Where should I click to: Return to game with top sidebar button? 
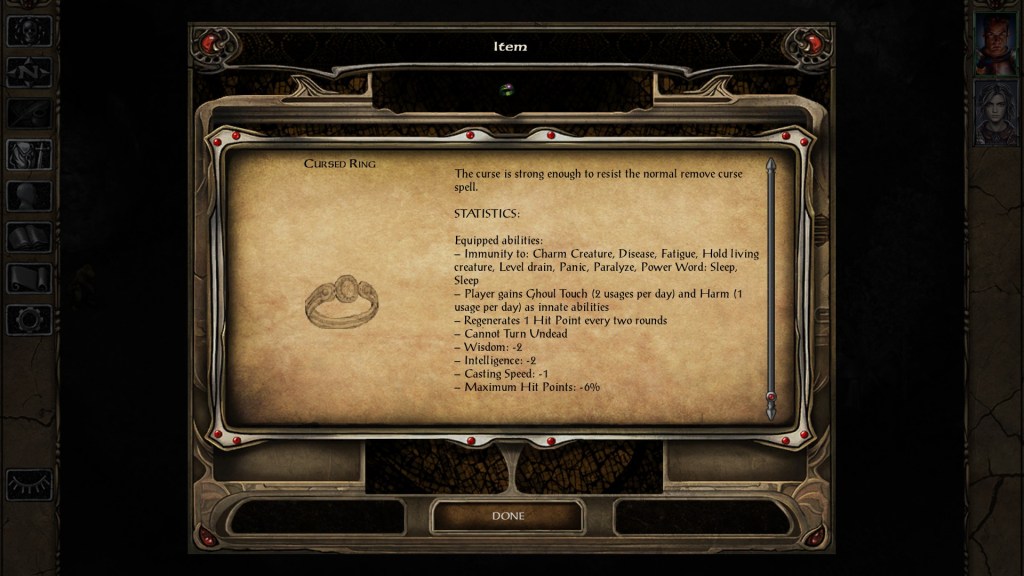(29, 31)
